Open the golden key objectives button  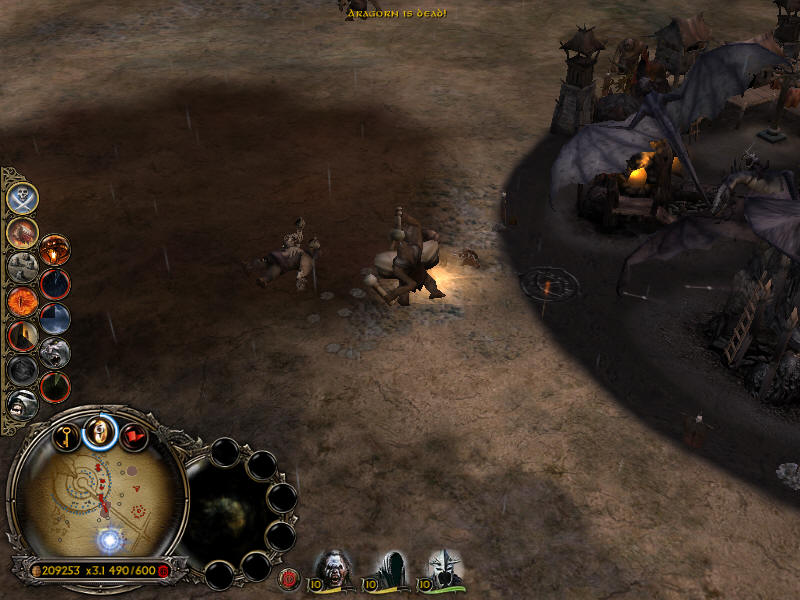(67, 436)
